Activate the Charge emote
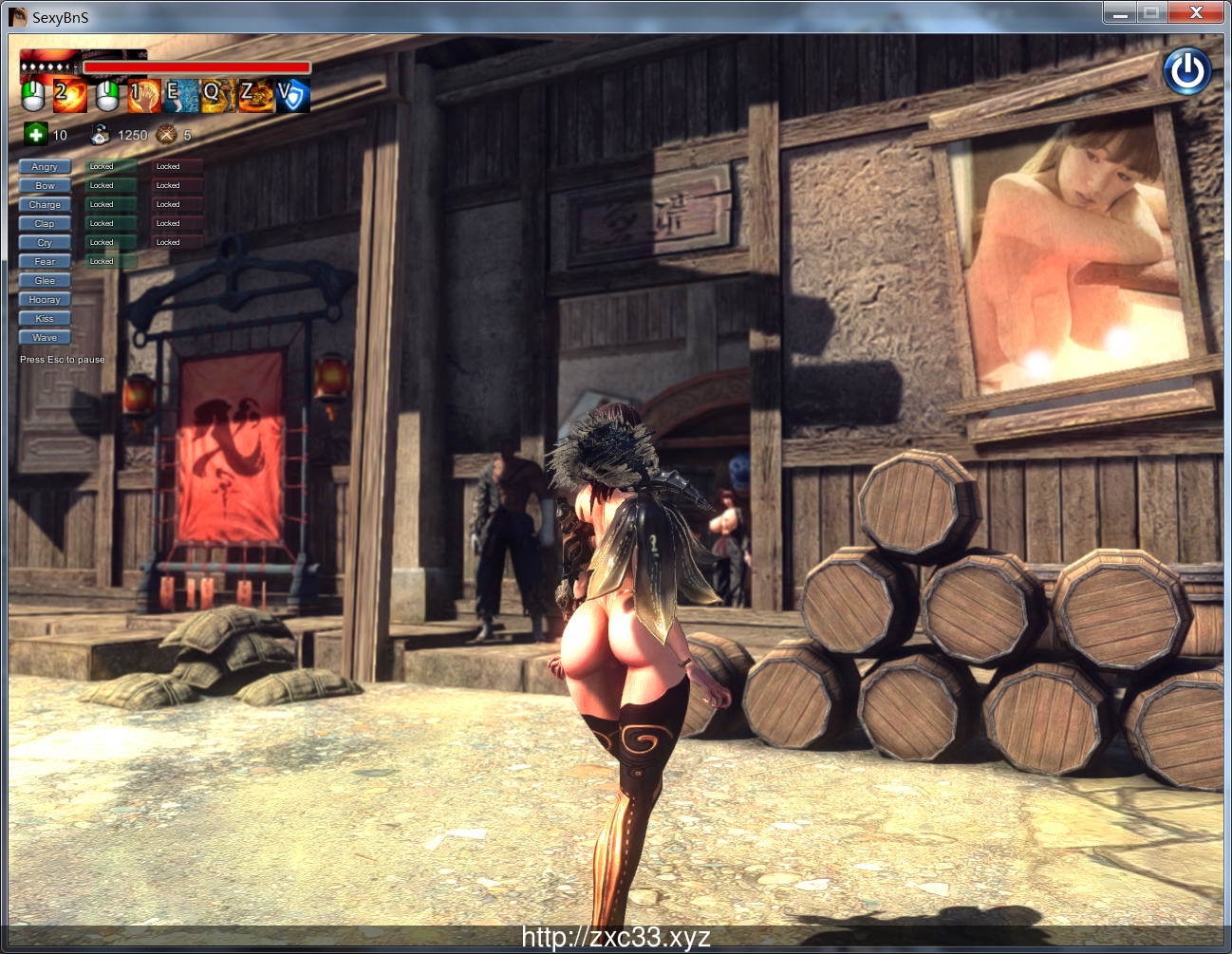 pos(44,204)
